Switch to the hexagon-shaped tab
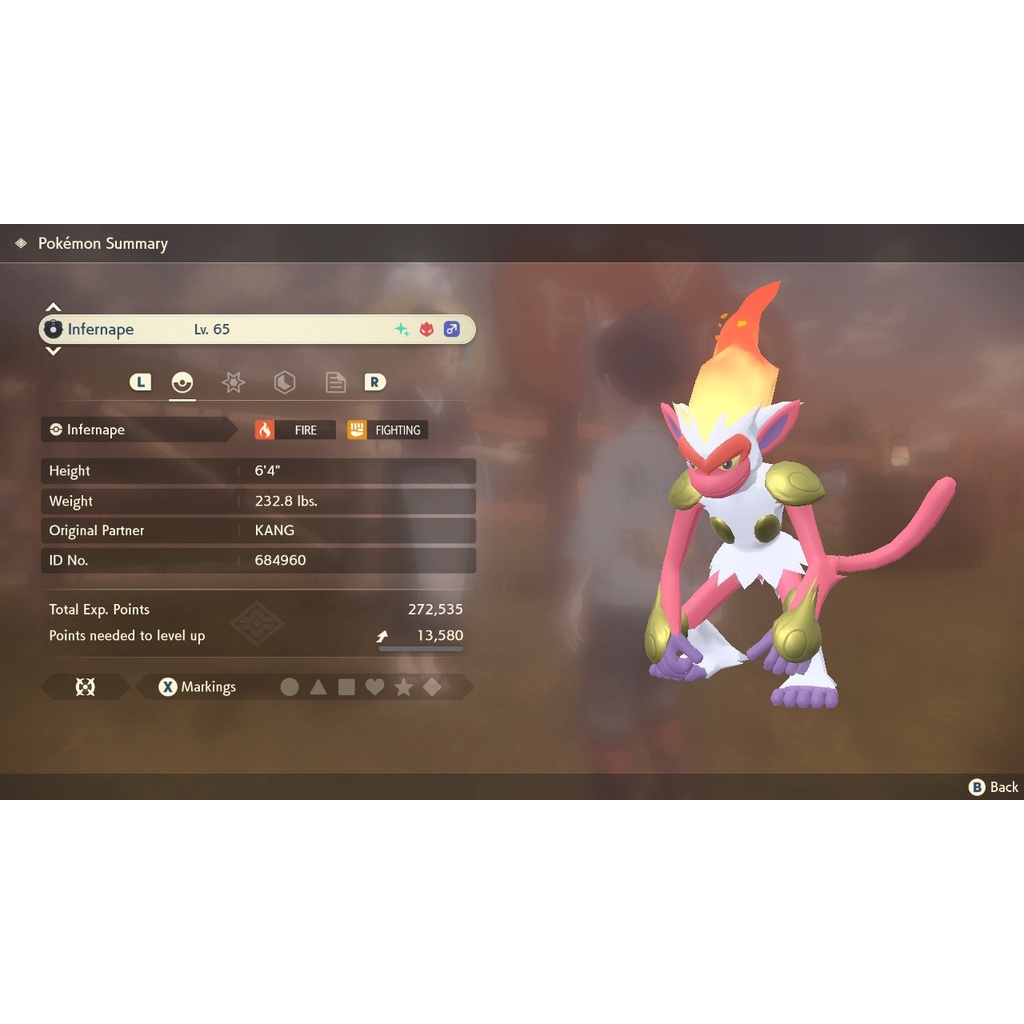The width and height of the screenshot is (1024, 1024). pyautogui.click(x=284, y=382)
